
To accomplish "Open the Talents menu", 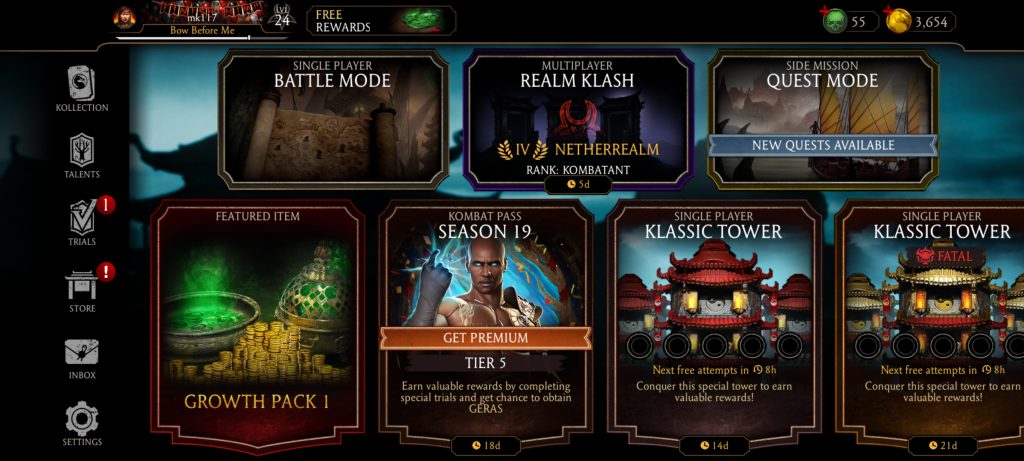I will [82, 155].
